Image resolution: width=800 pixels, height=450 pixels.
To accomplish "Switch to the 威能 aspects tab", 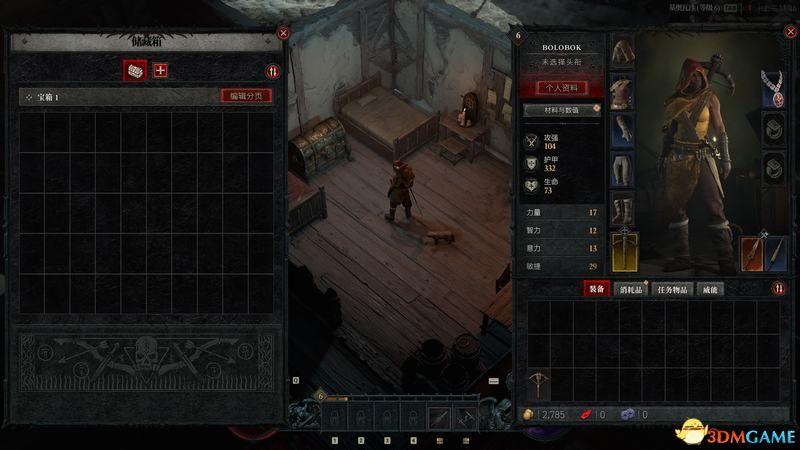I will [710, 289].
